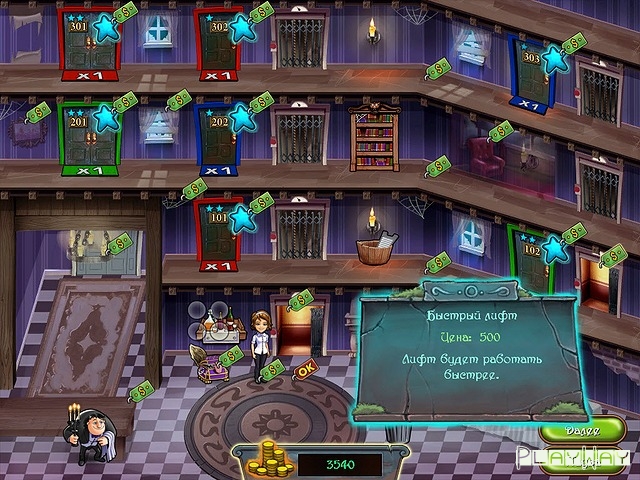Choose price tag on room 102 door
Screen dimensions: 640x480
pos(574,234)
